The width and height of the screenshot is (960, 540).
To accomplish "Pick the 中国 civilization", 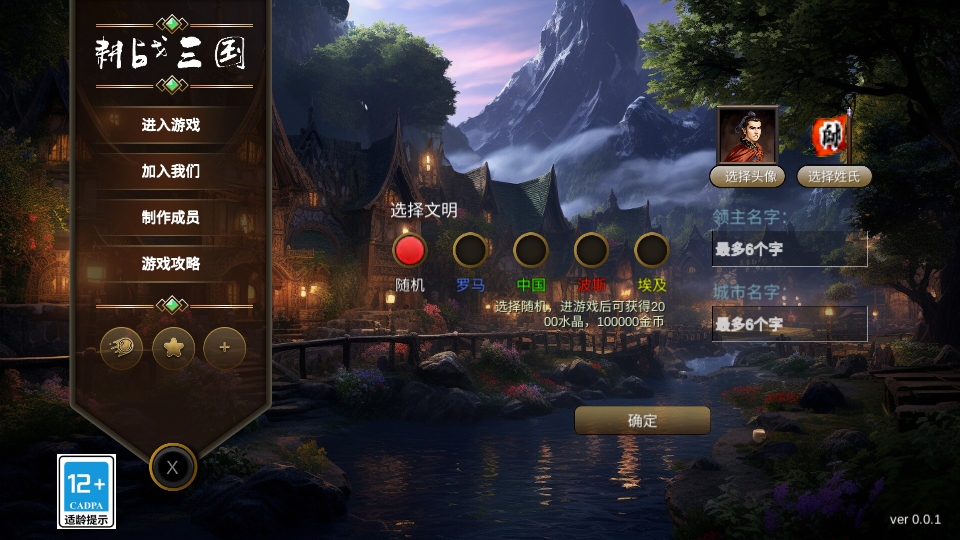I will pyautogui.click(x=531, y=250).
